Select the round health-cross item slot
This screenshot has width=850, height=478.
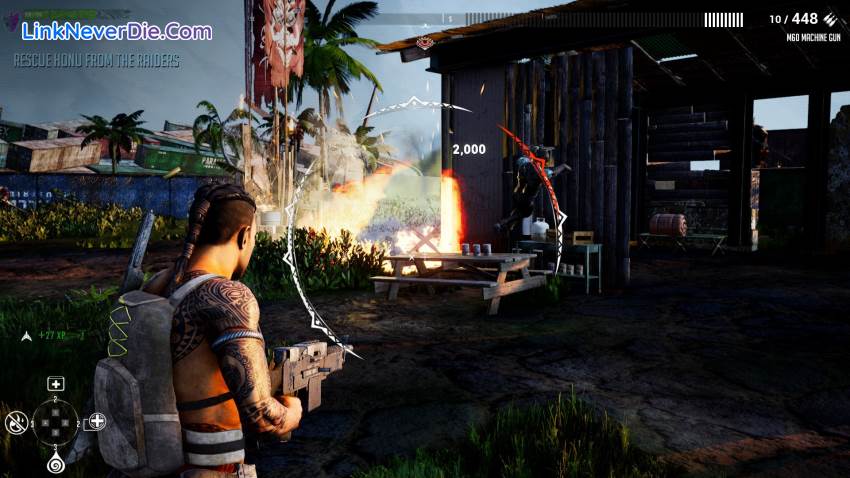(96, 421)
